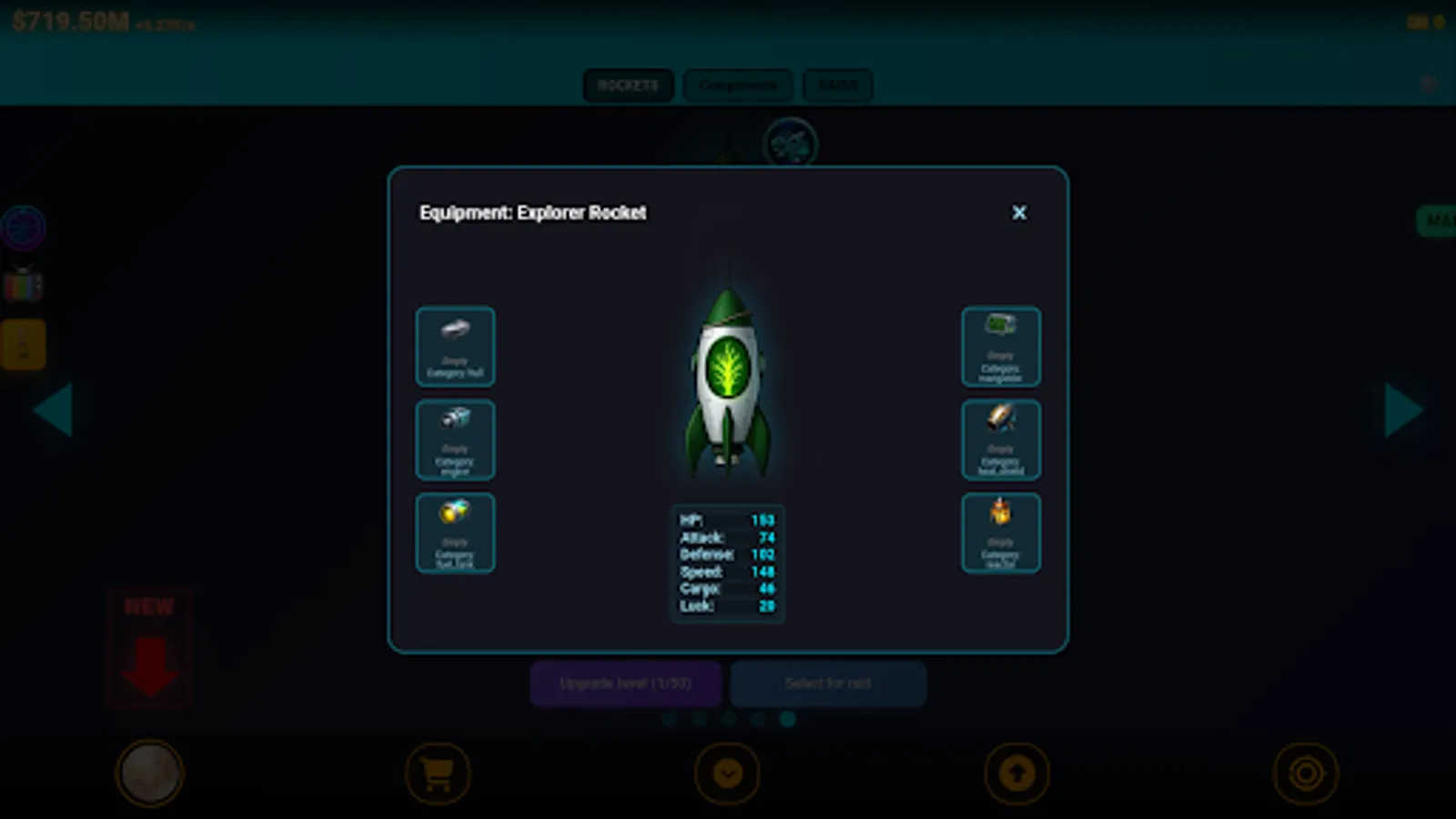Switch to the Raids tab
This screenshot has width=1456, height=819.
coord(837,85)
